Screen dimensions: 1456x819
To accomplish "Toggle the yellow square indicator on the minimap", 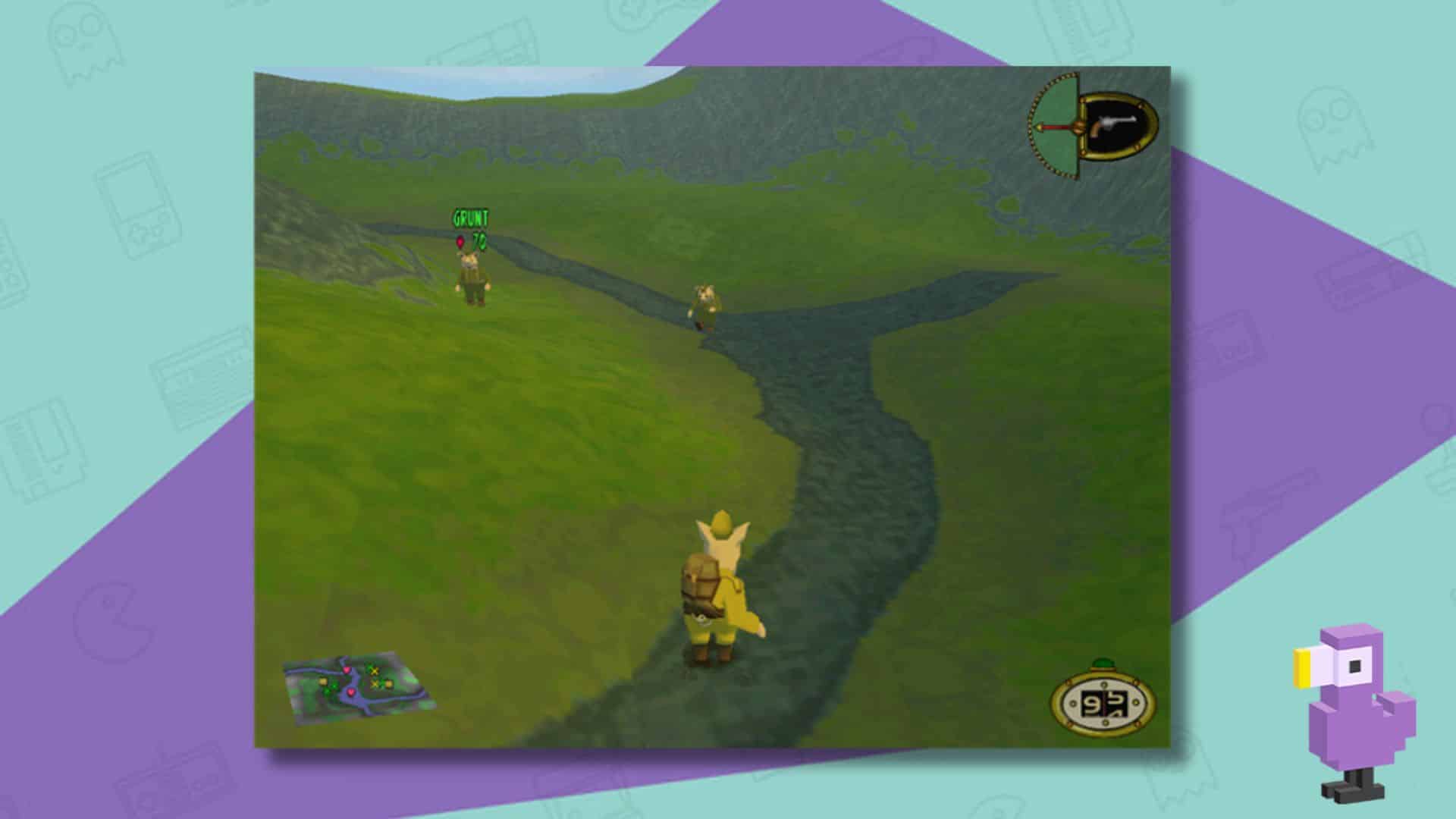I will [324, 682].
